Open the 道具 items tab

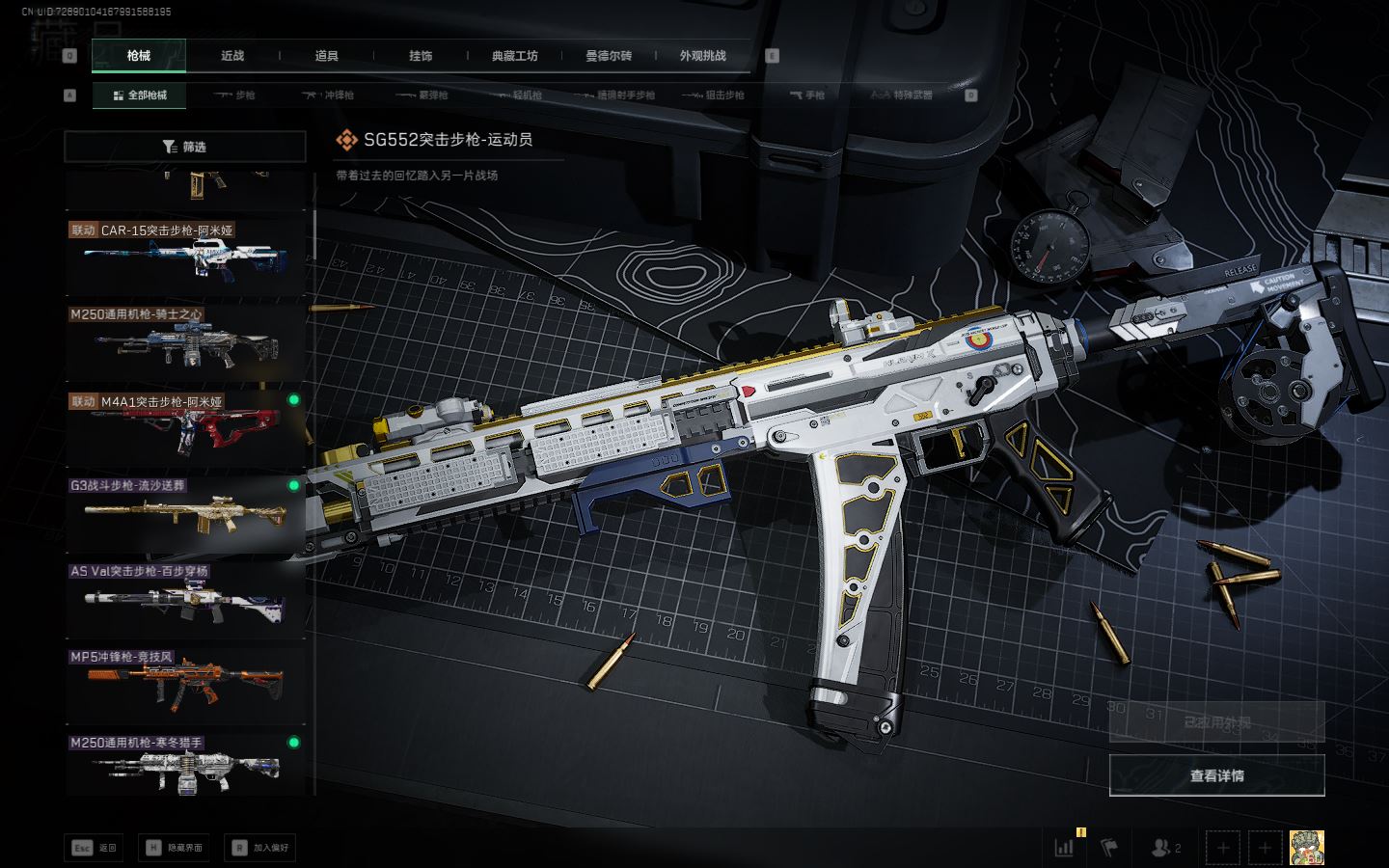[326, 56]
